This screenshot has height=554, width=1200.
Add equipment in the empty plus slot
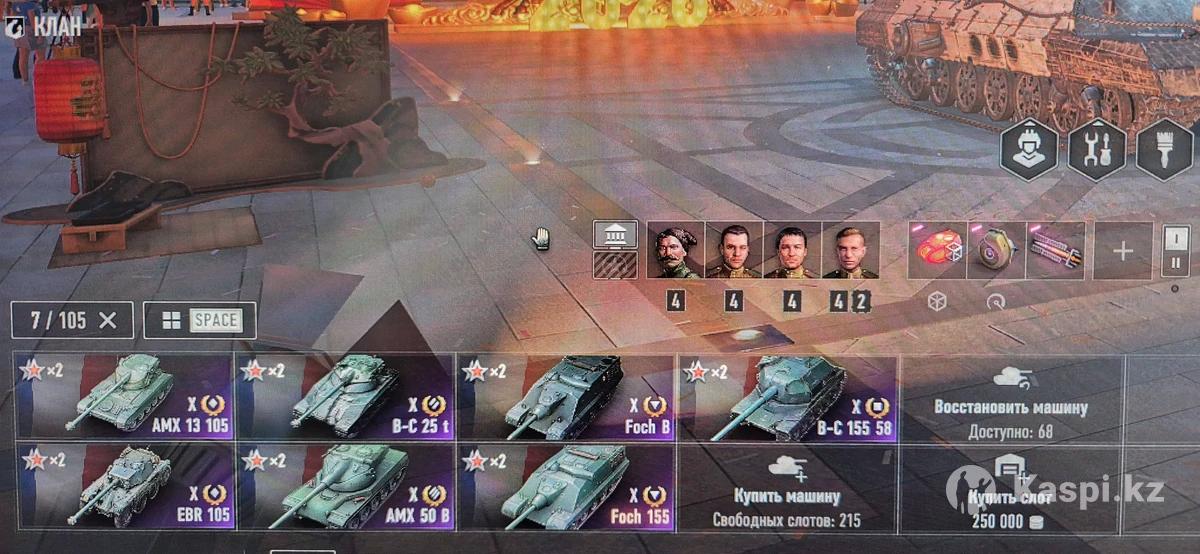[1123, 250]
